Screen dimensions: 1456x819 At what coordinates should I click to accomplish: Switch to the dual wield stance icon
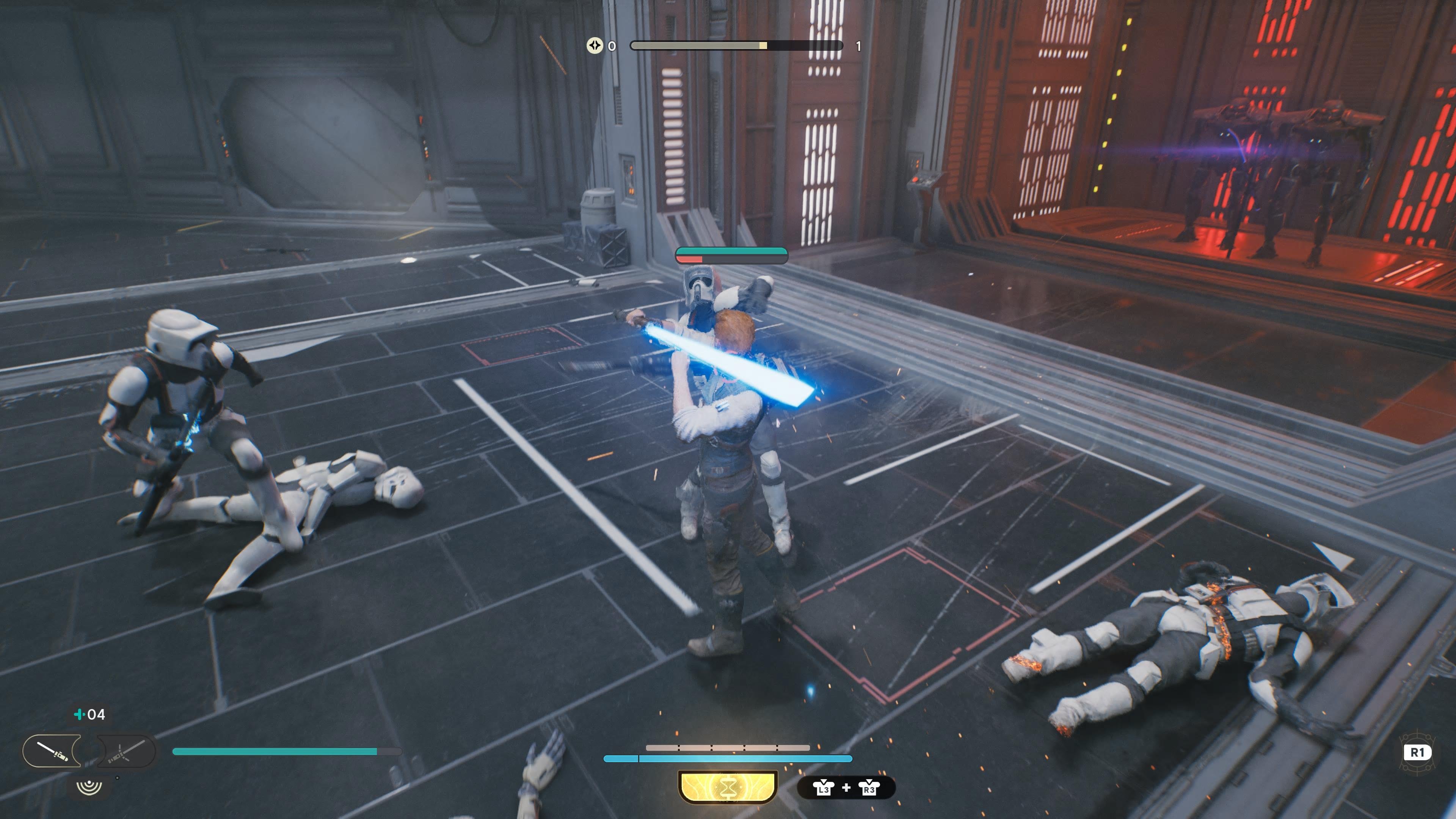pyautogui.click(x=127, y=751)
